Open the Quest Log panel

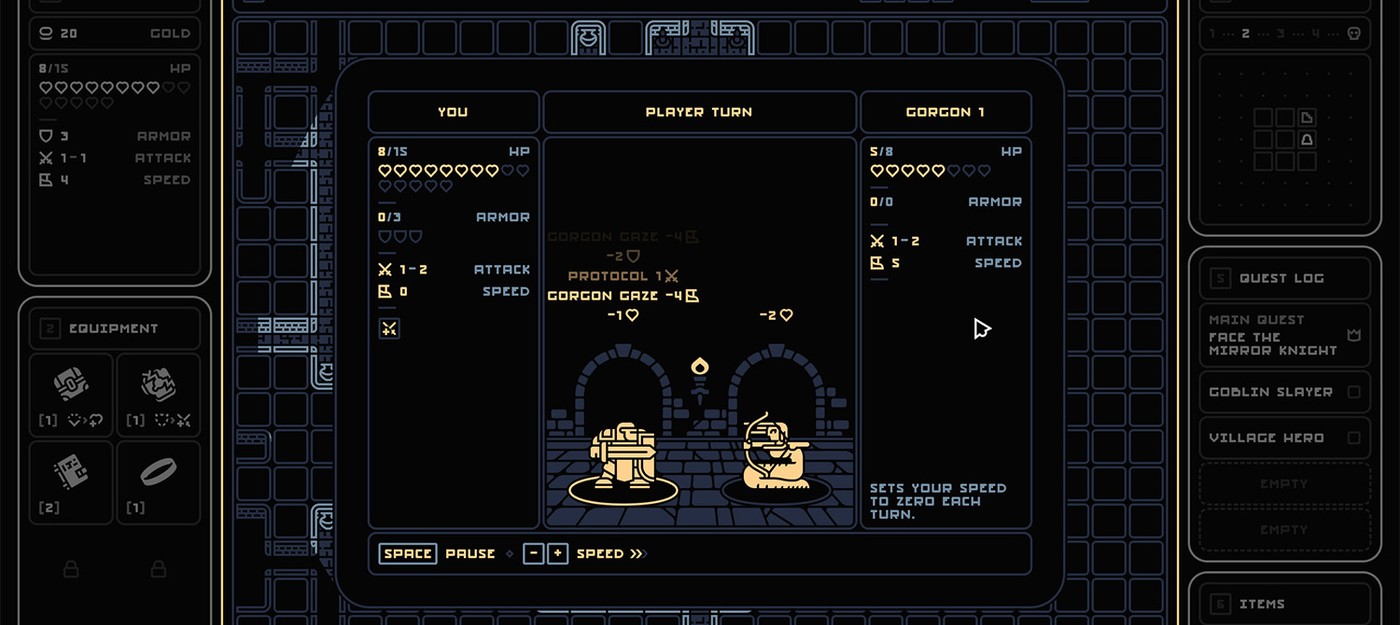pyautogui.click(x=1283, y=278)
